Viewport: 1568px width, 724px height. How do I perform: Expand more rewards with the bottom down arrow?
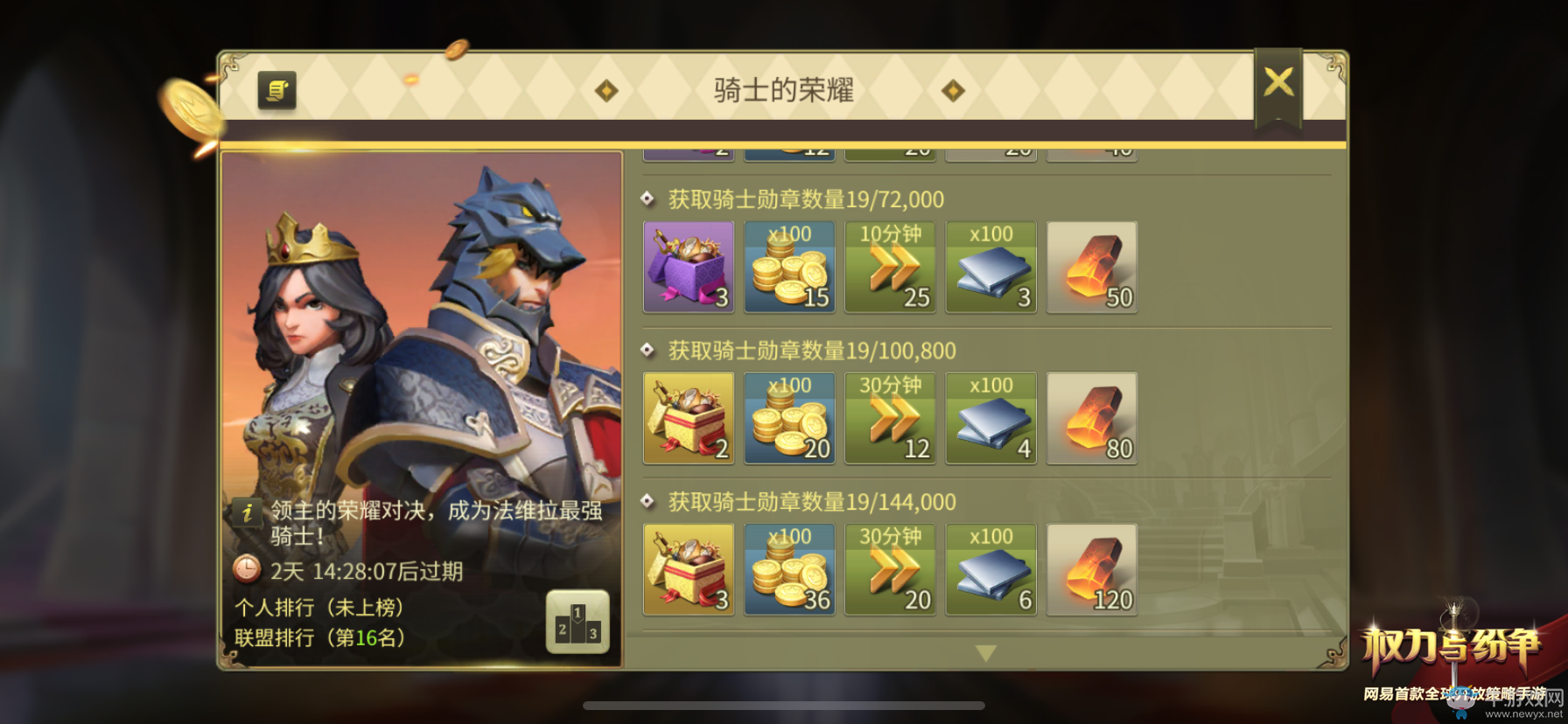(x=987, y=651)
